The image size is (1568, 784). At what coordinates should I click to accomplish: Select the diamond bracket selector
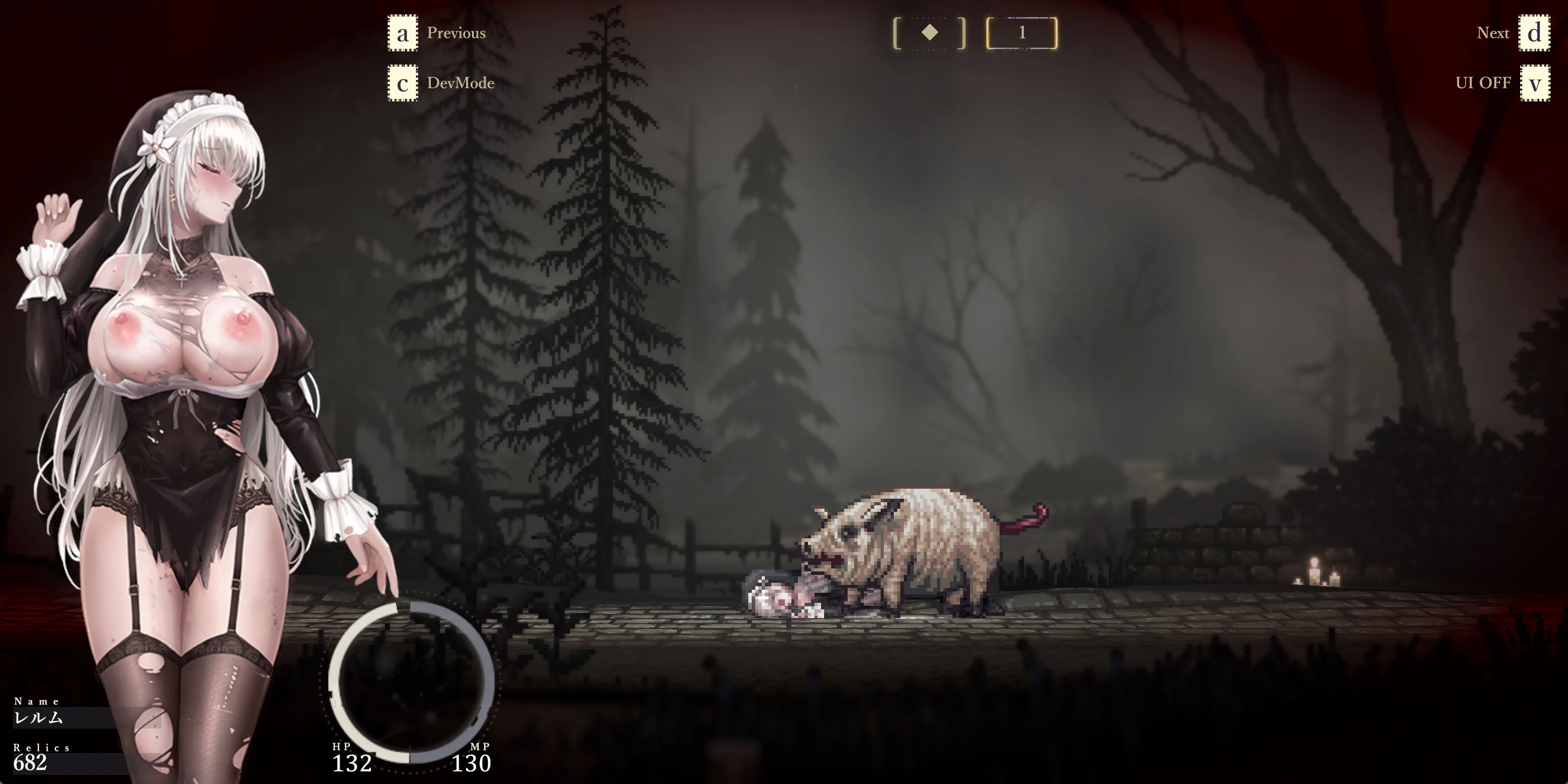click(x=929, y=33)
